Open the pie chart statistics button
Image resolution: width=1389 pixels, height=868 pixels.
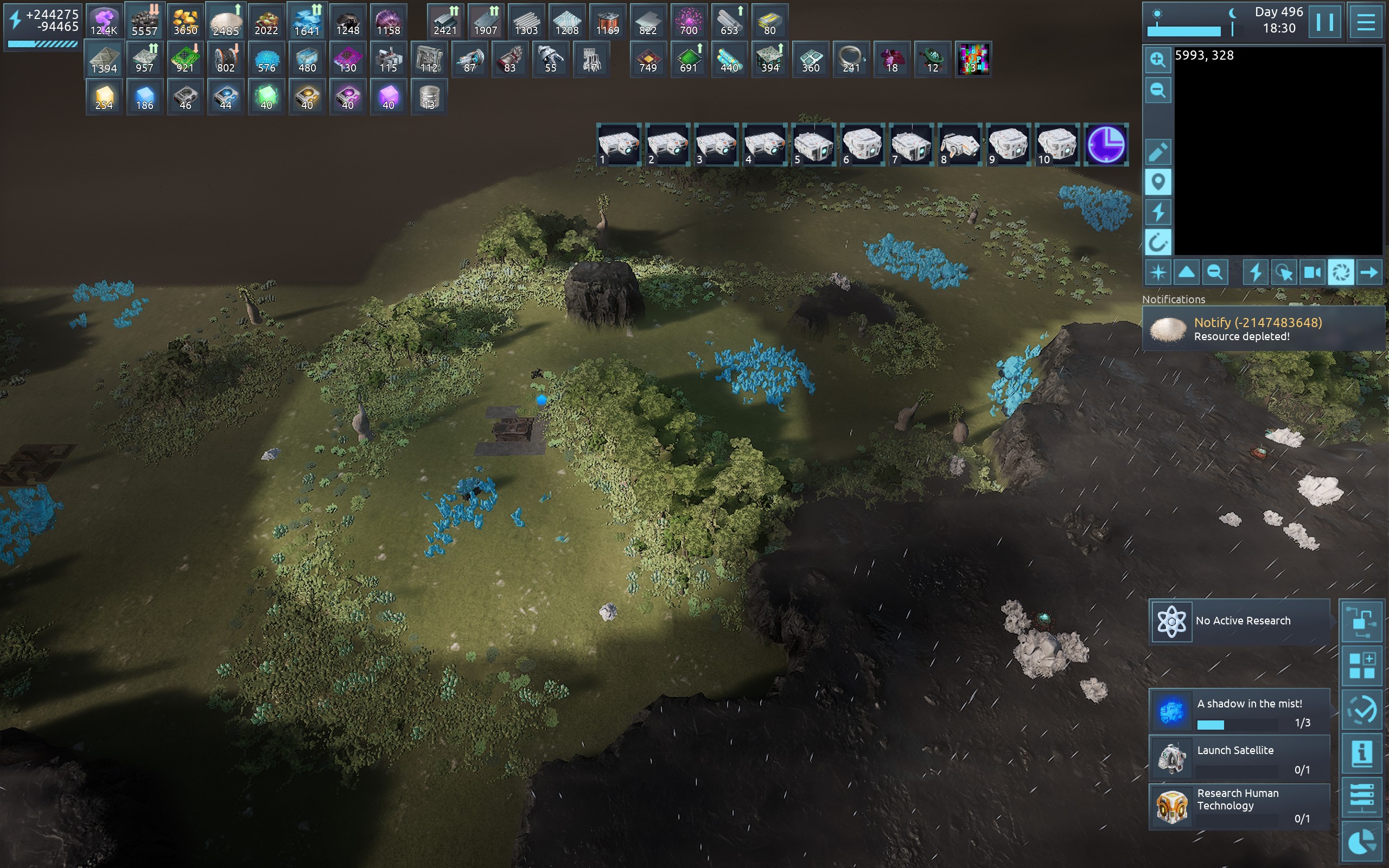pyautogui.click(x=1362, y=843)
